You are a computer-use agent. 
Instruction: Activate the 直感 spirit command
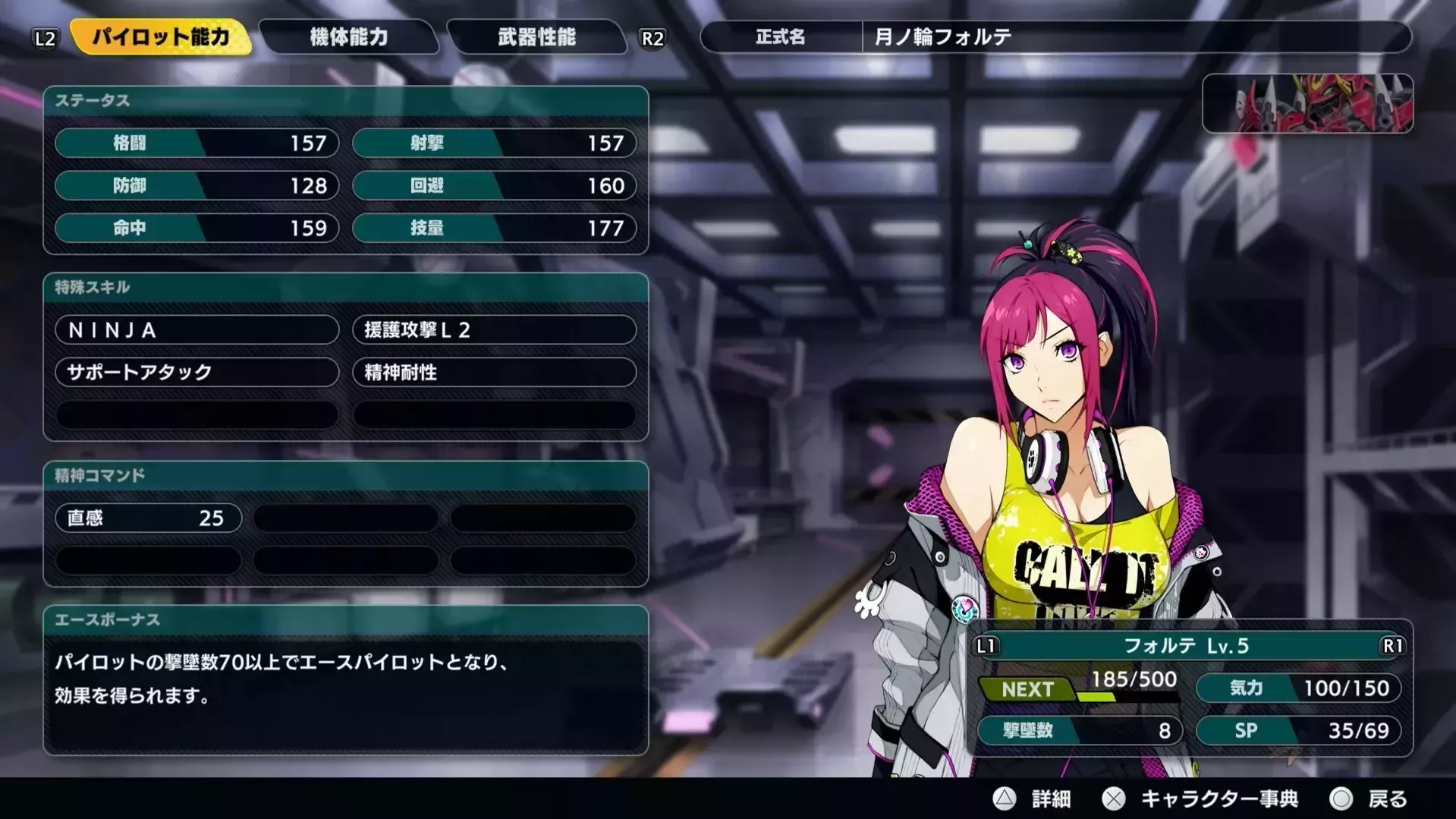tap(148, 518)
